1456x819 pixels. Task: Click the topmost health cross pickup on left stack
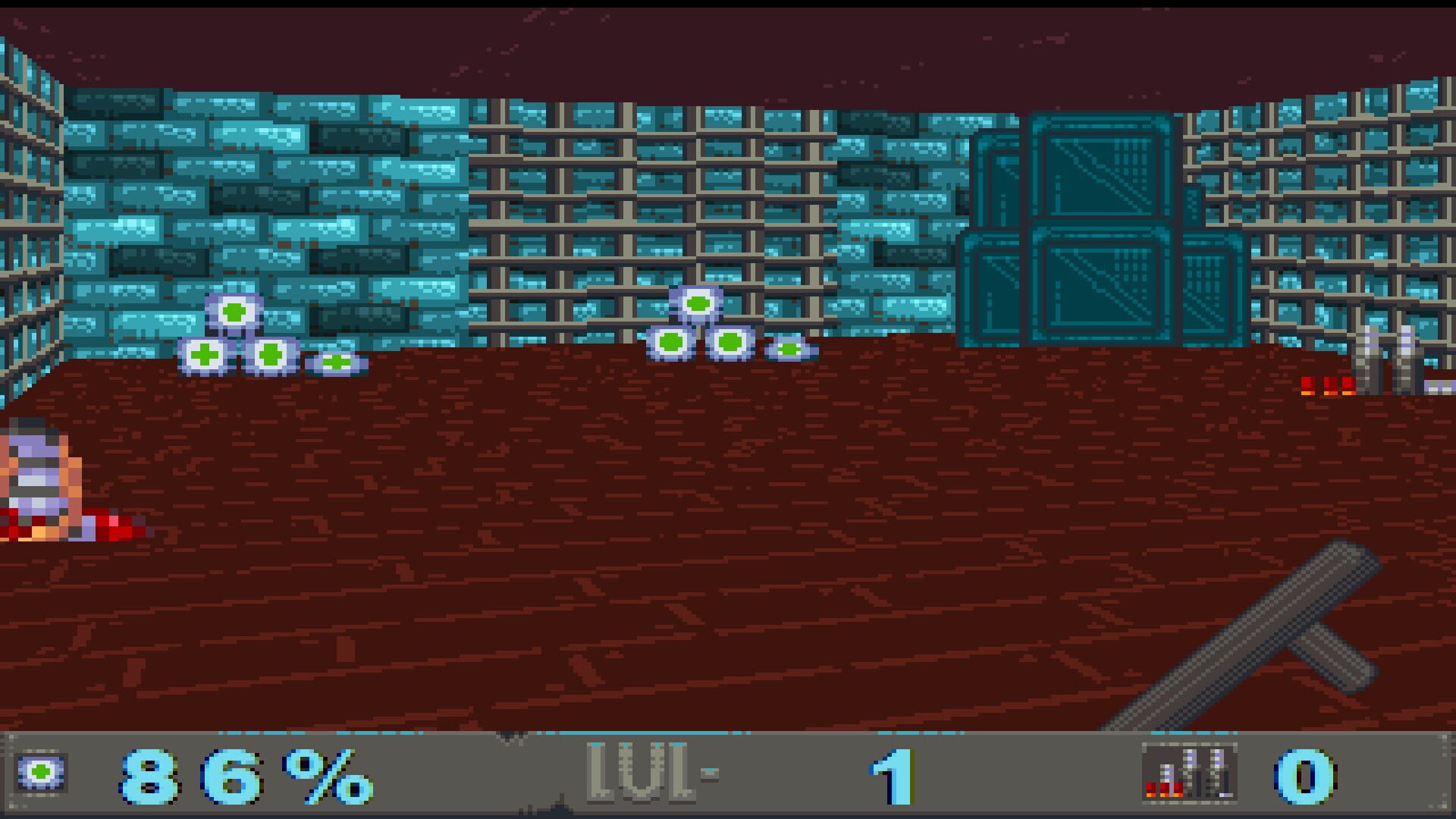point(233,311)
